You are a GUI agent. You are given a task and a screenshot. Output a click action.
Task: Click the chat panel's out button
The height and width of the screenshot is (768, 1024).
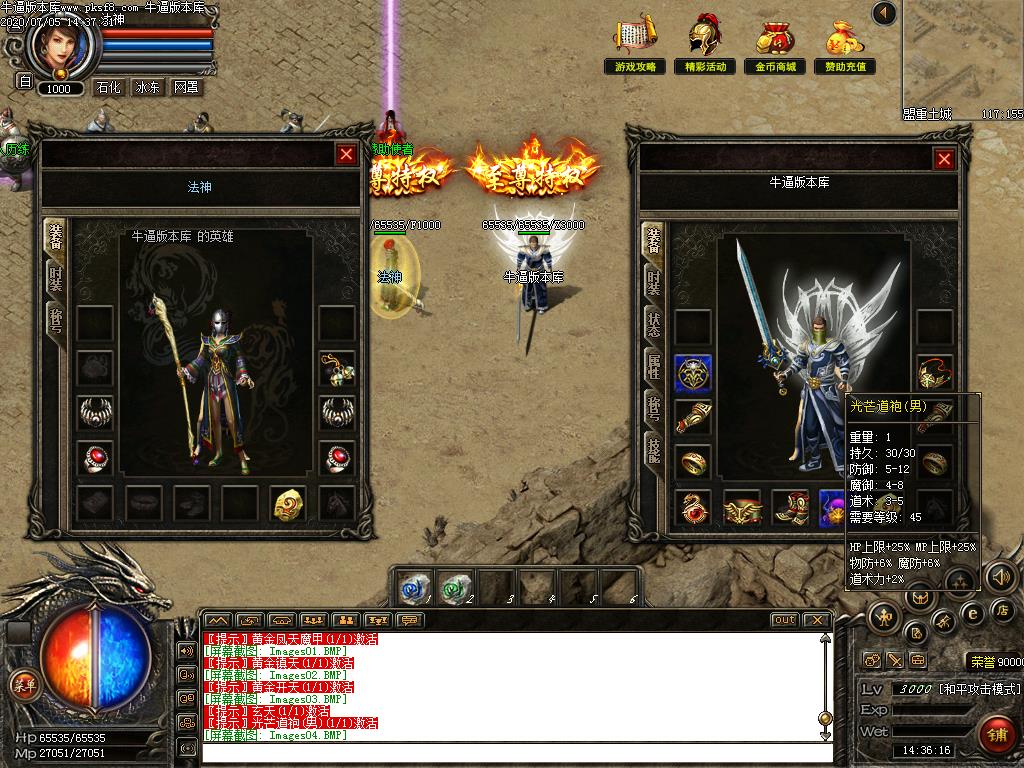[x=785, y=620]
